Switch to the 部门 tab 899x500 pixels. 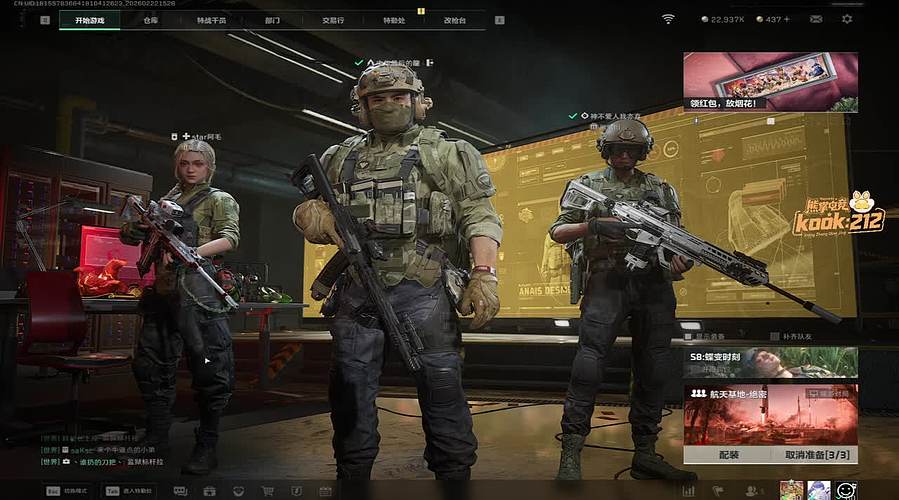tap(273, 19)
